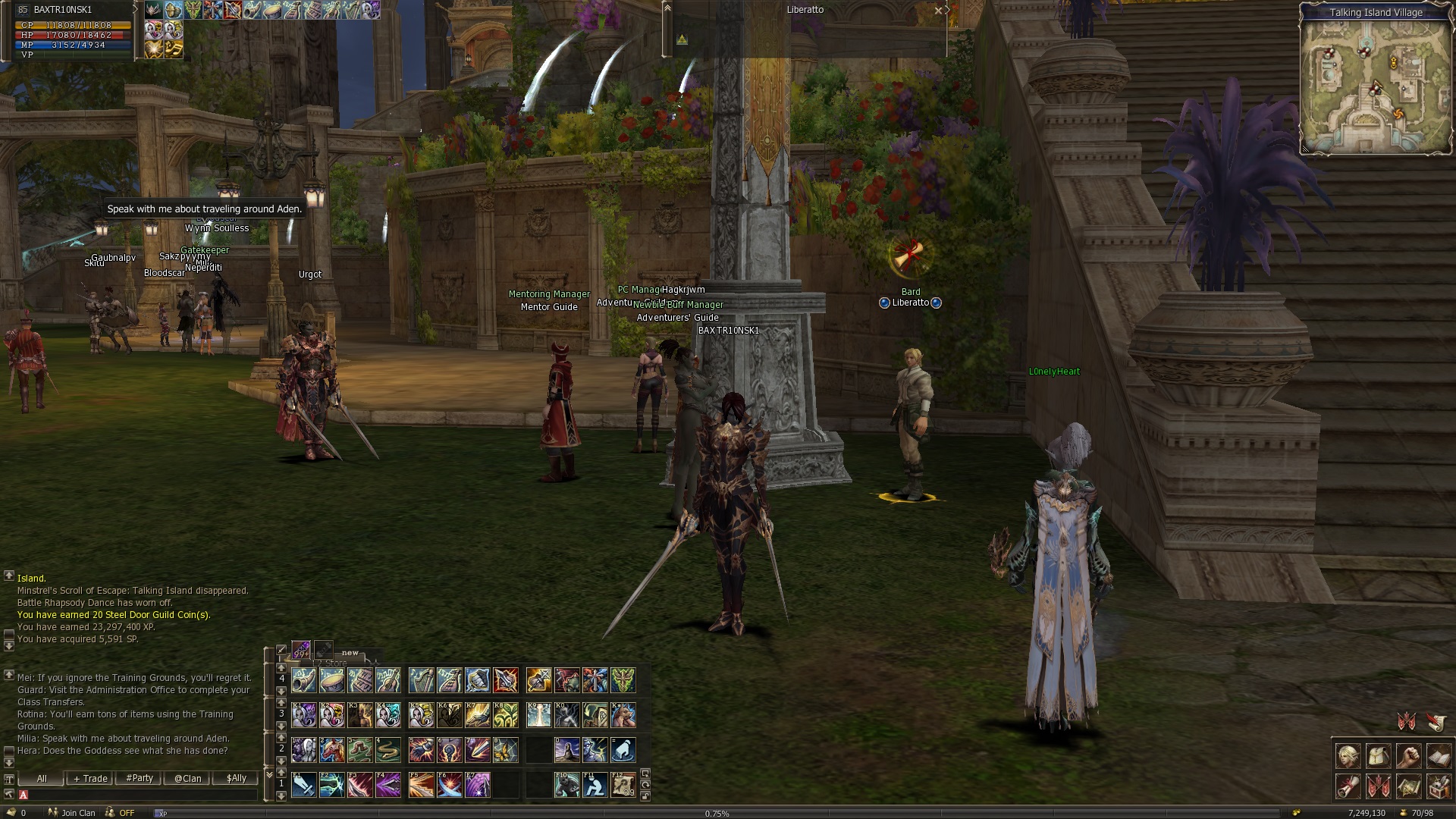The height and width of the screenshot is (819, 1456).
Task: Switch to the All chat tab
Action: pyautogui.click(x=42, y=778)
